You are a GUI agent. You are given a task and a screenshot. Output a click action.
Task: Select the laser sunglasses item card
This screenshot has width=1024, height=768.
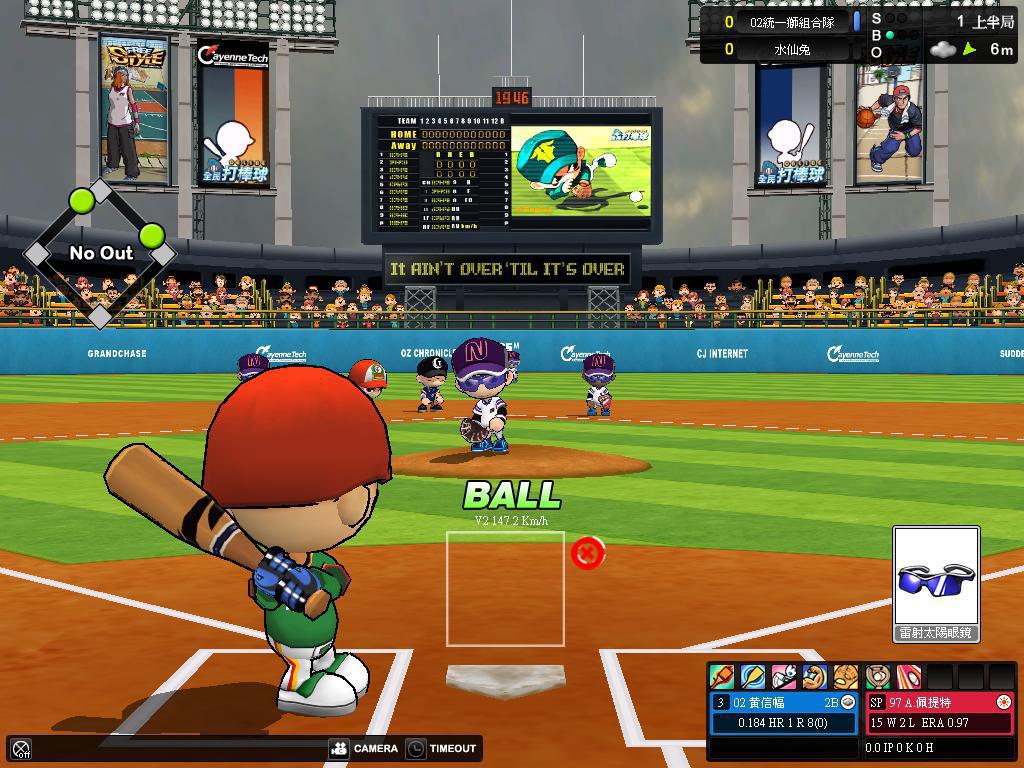point(936,584)
